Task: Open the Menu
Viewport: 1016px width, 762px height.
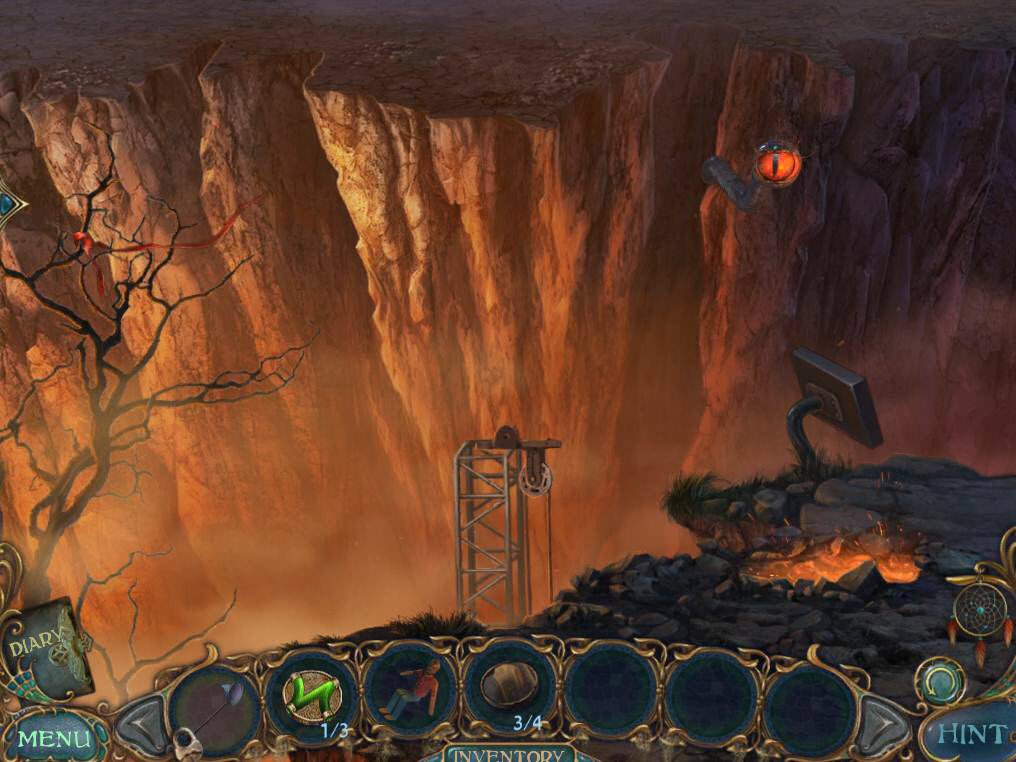Action: tap(52, 739)
